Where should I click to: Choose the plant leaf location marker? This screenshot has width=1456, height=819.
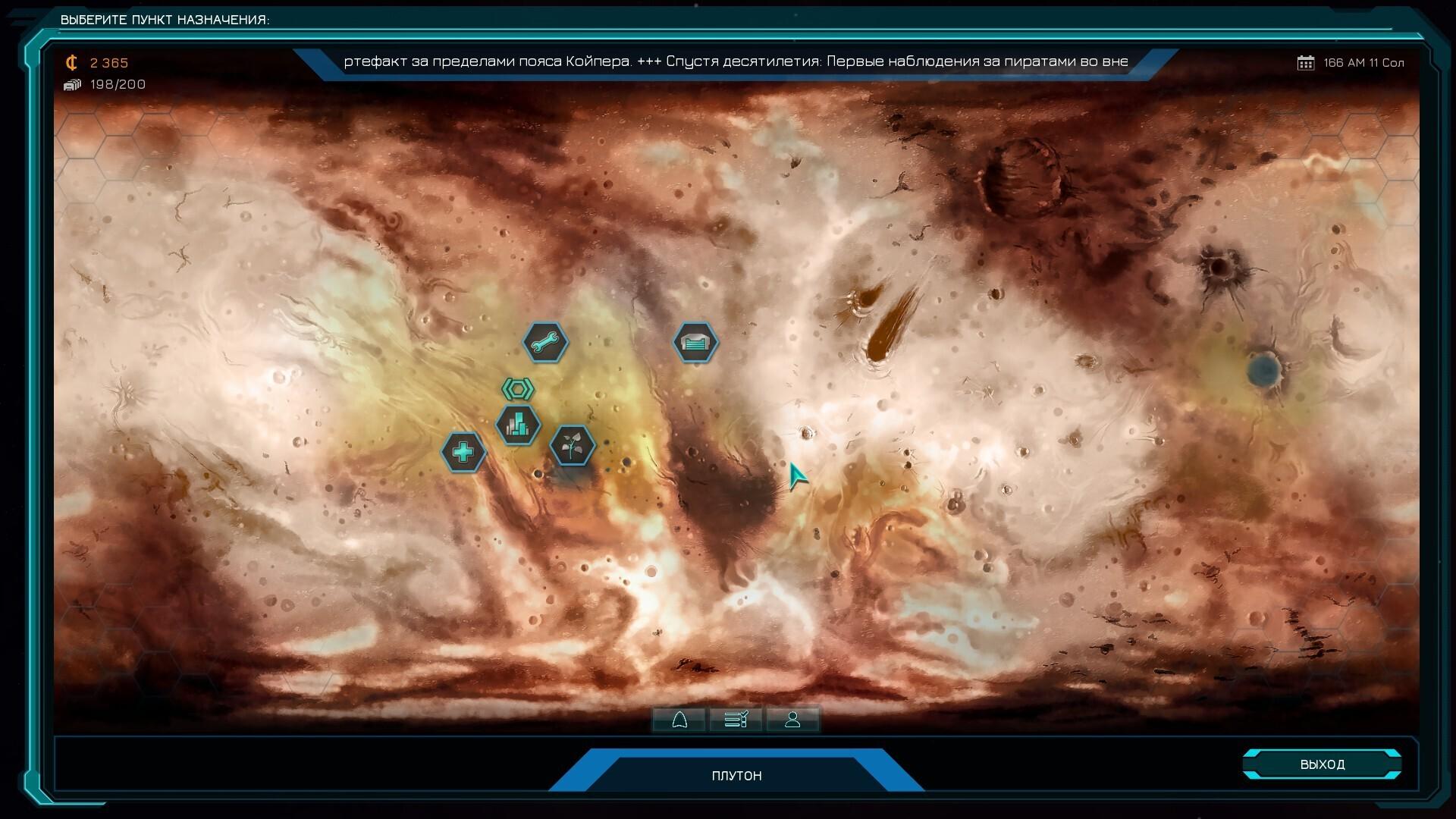click(x=572, y=445)
